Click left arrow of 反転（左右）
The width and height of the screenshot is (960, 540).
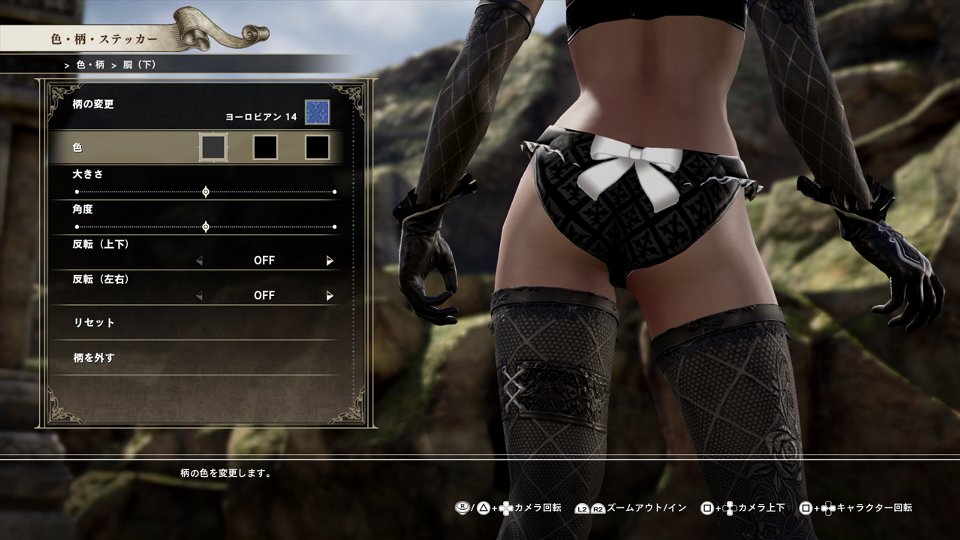point(198,296)
